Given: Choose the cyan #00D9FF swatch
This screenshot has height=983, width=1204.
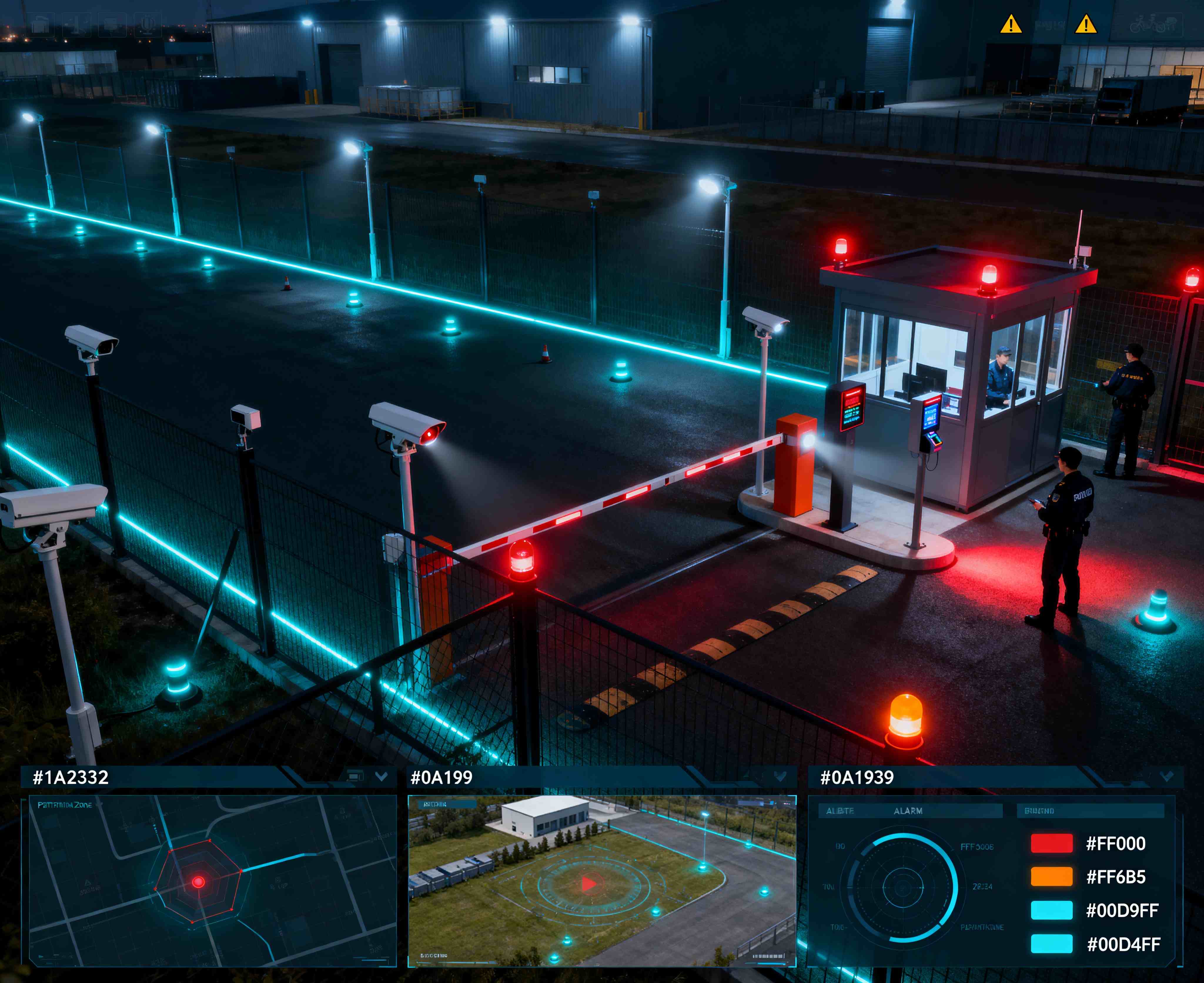Looking at the screenshot, I should click(1051, 910).
